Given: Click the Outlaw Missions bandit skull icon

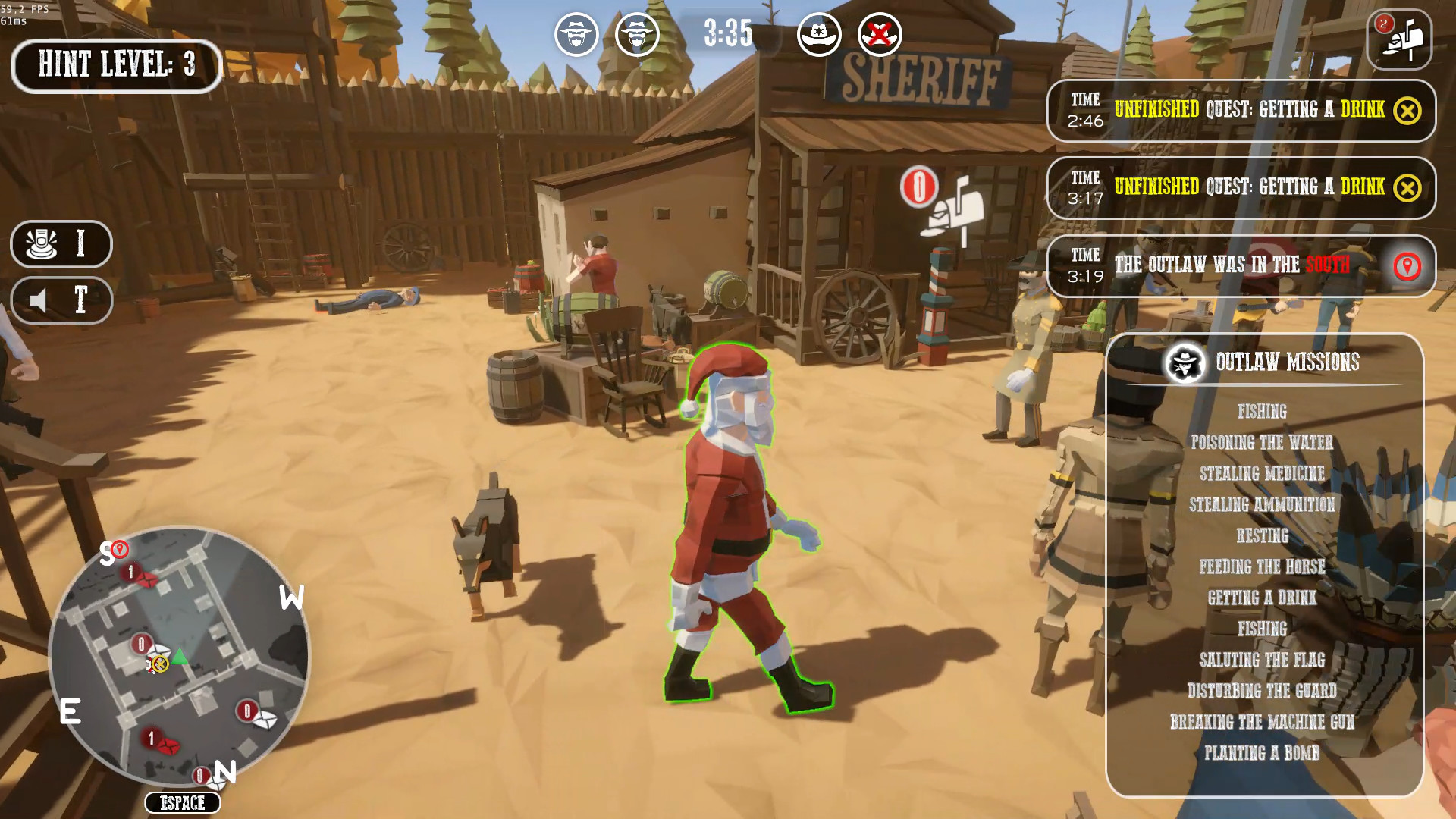Looking at the screenshot, I should 1185,362.
